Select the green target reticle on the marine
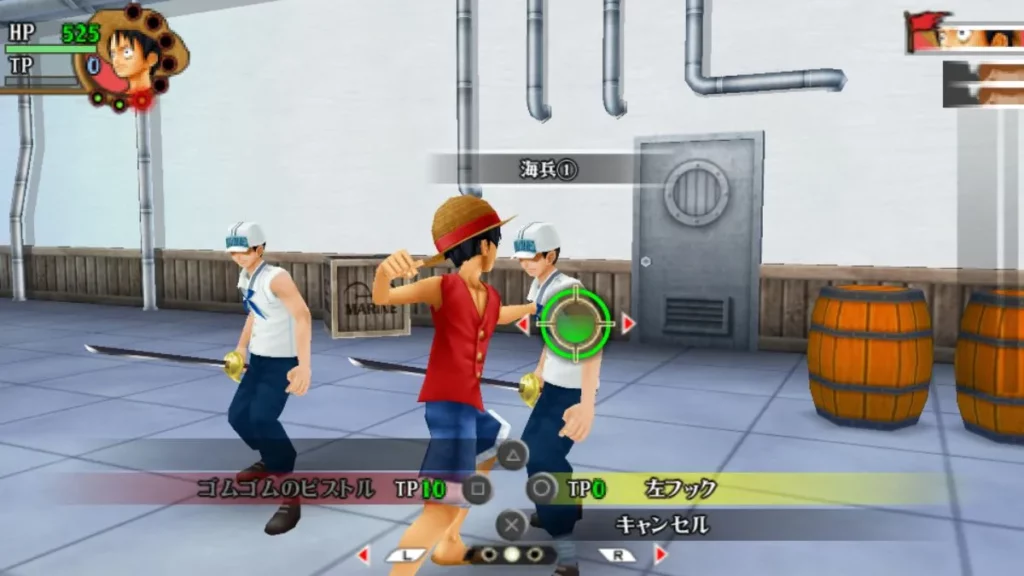The height and width of the screenshot is (576, 1024). click(x=575, y=323)
